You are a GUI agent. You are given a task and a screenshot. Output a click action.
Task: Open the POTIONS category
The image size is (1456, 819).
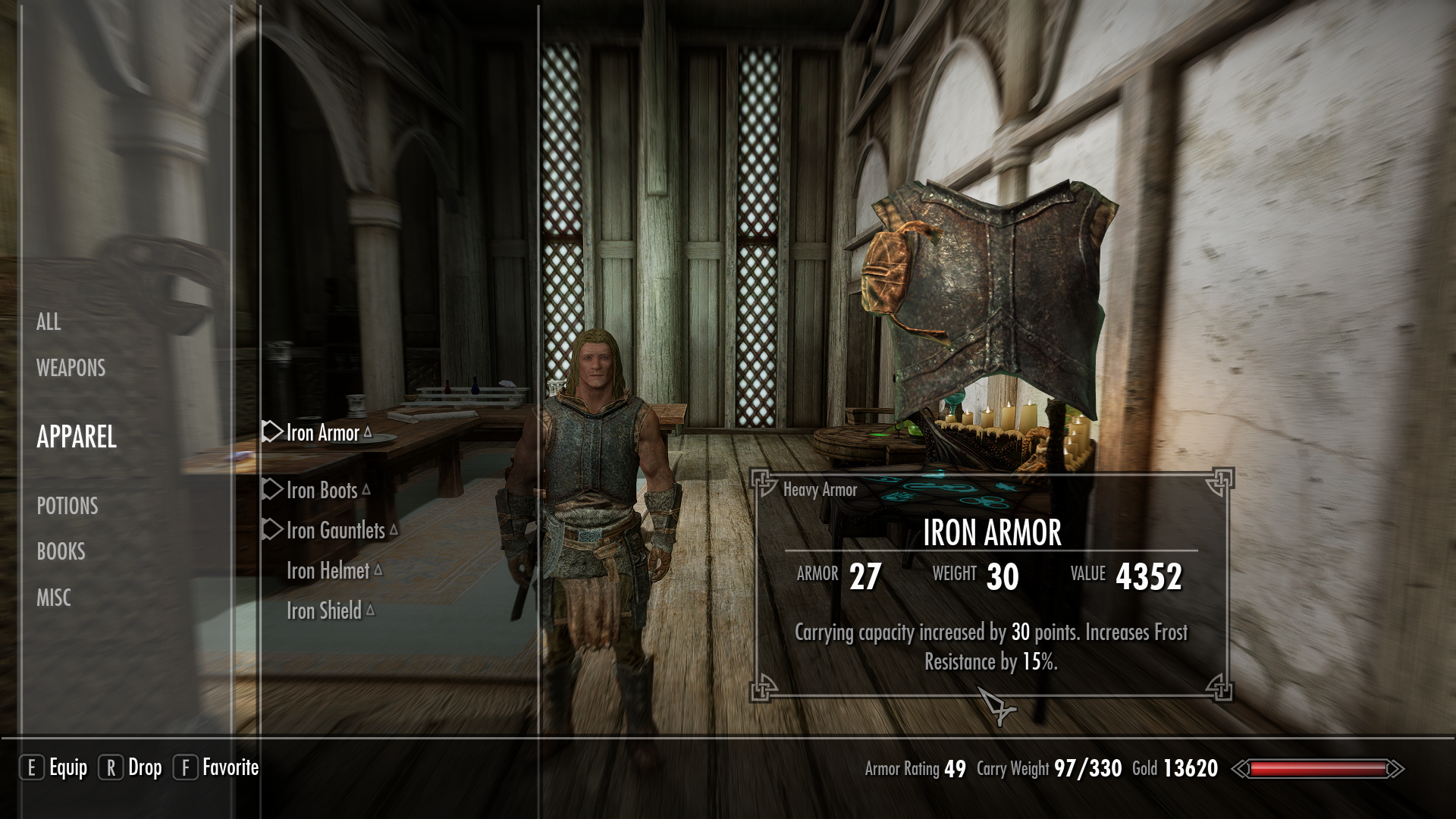(x=68, y=507)
